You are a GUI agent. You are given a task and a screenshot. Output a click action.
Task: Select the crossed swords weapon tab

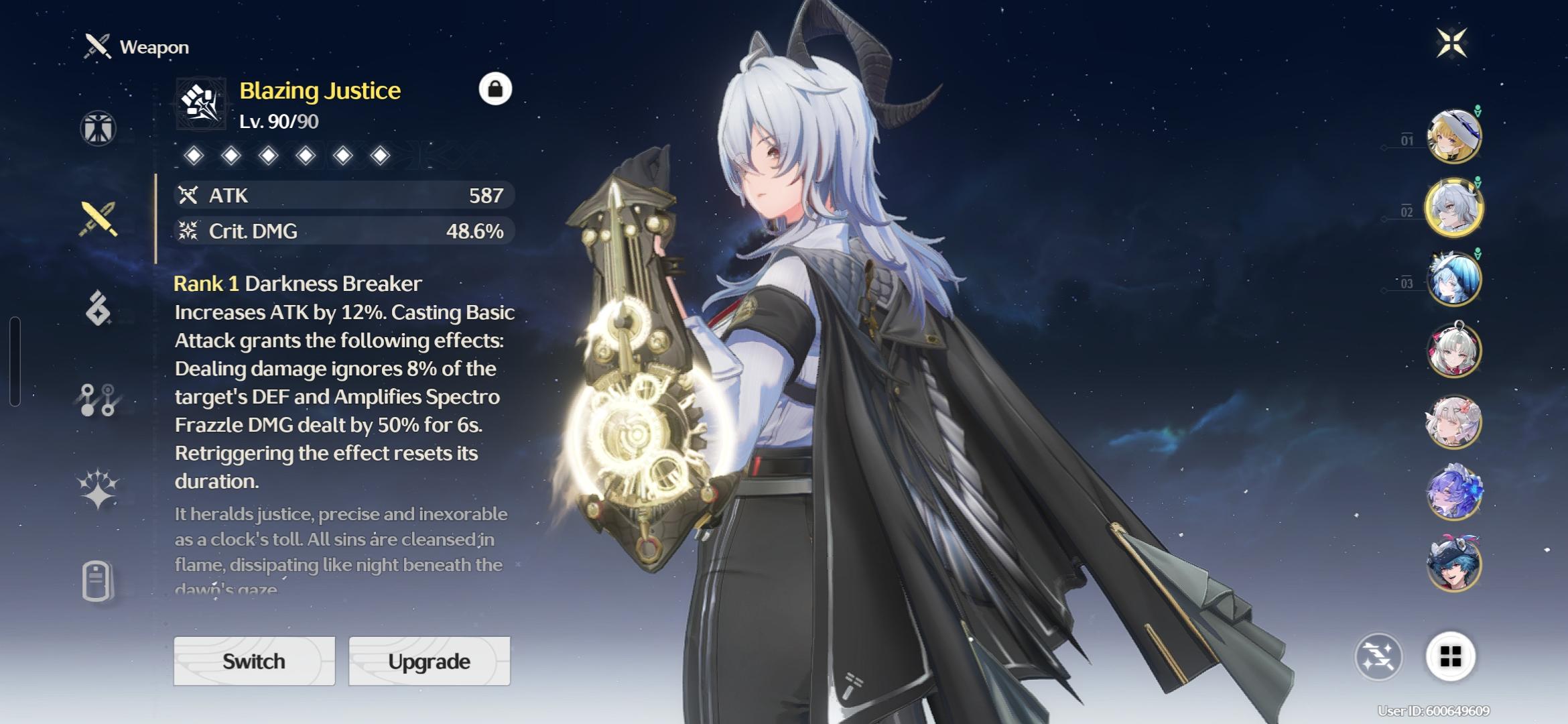click(99, 219)
